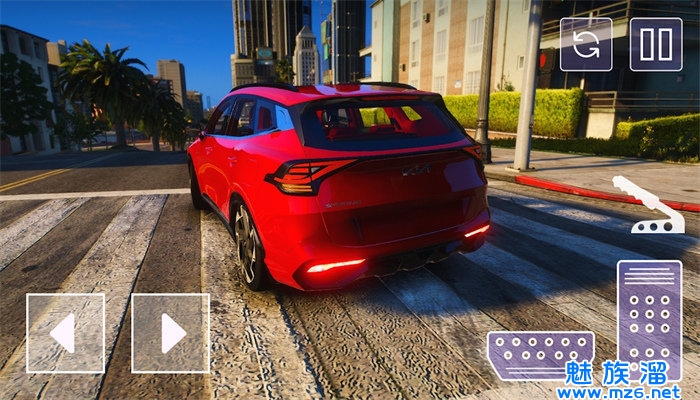Viewport: 700px width, 400px height.
Task: Apply the brake pedal
Action: [x=540, y=355]
